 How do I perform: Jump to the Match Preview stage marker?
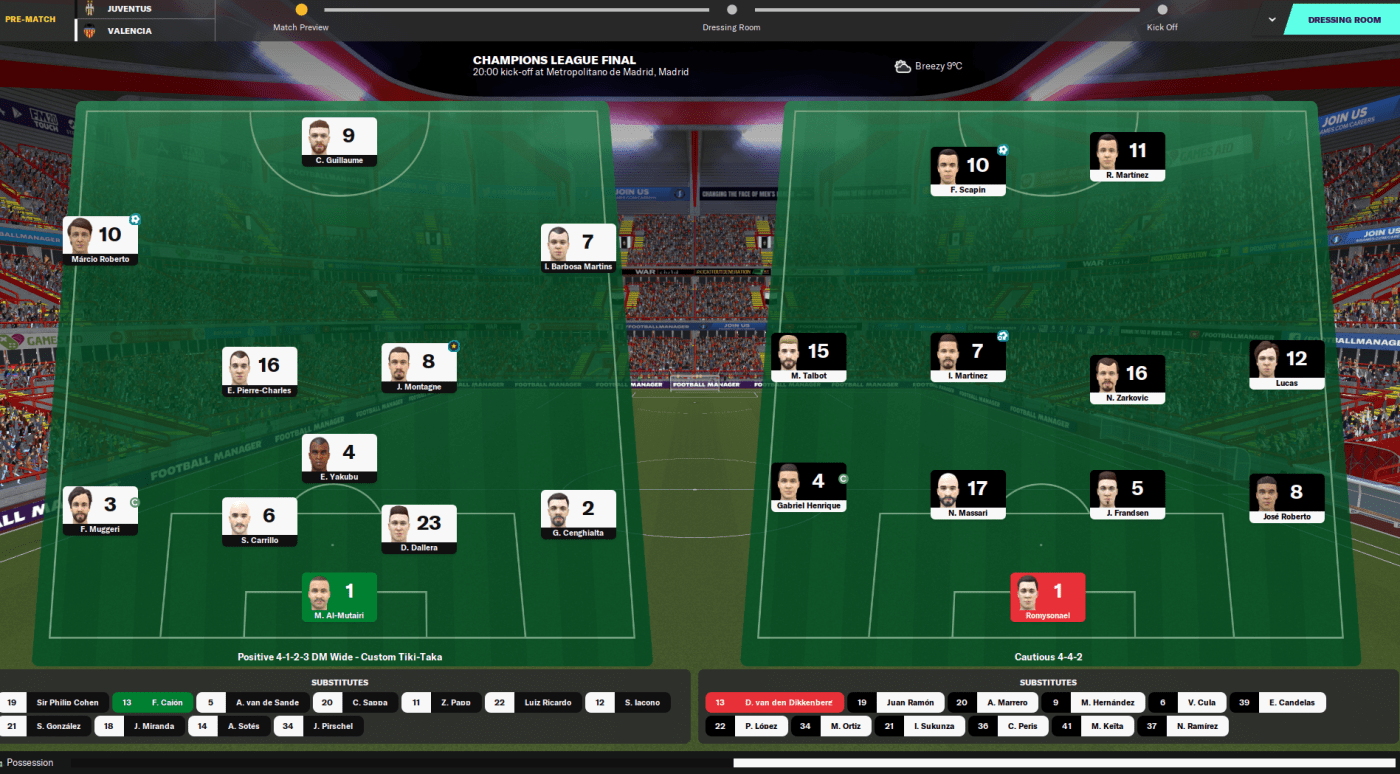301,10
